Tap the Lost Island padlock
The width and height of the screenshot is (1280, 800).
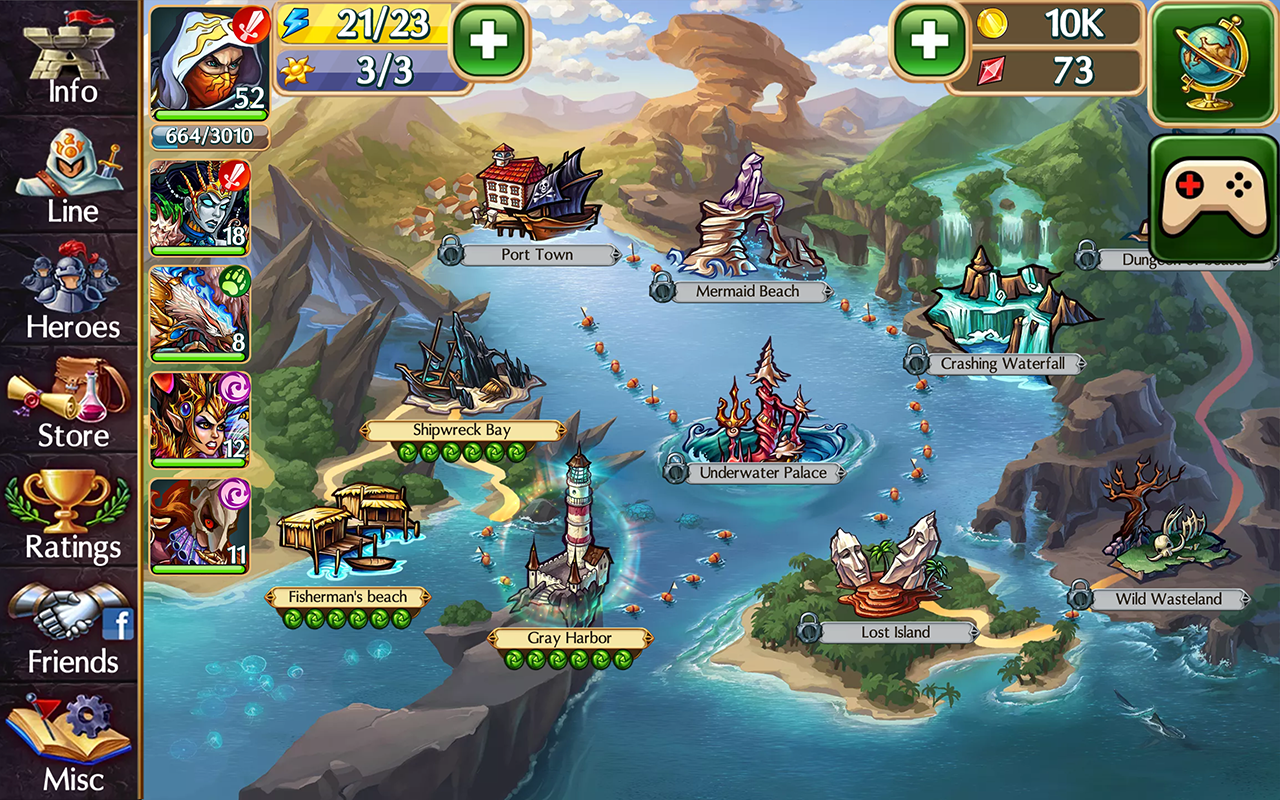[x=810, y=630]
